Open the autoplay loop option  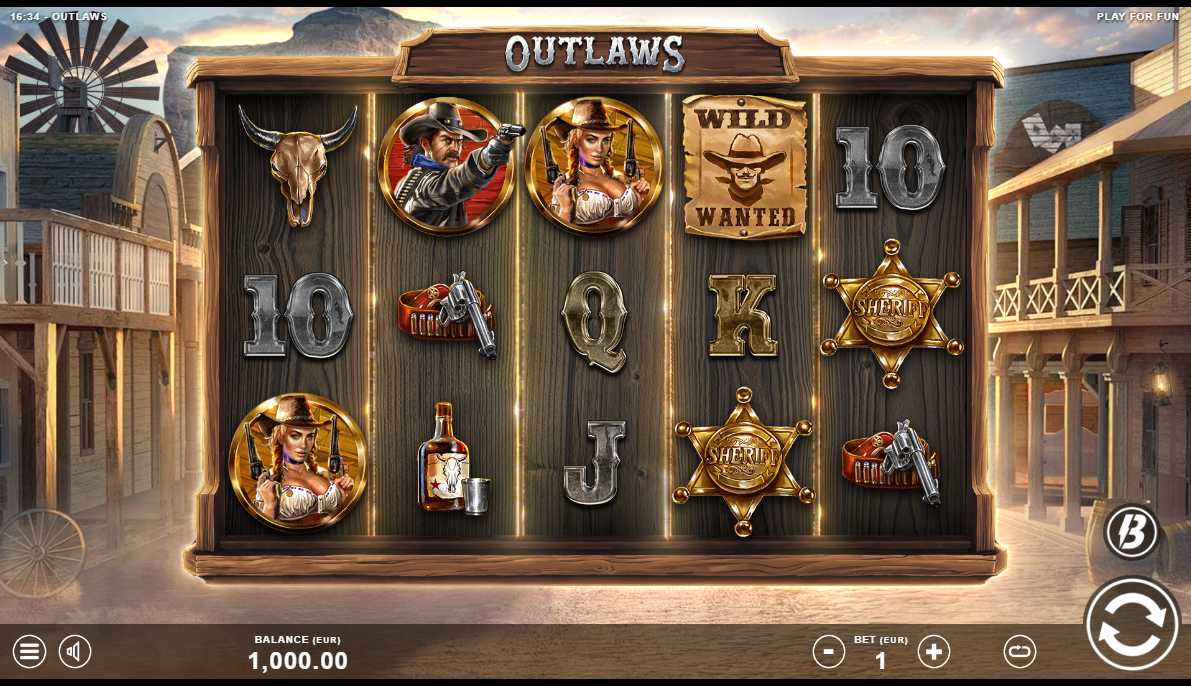tap(1019, 652)
